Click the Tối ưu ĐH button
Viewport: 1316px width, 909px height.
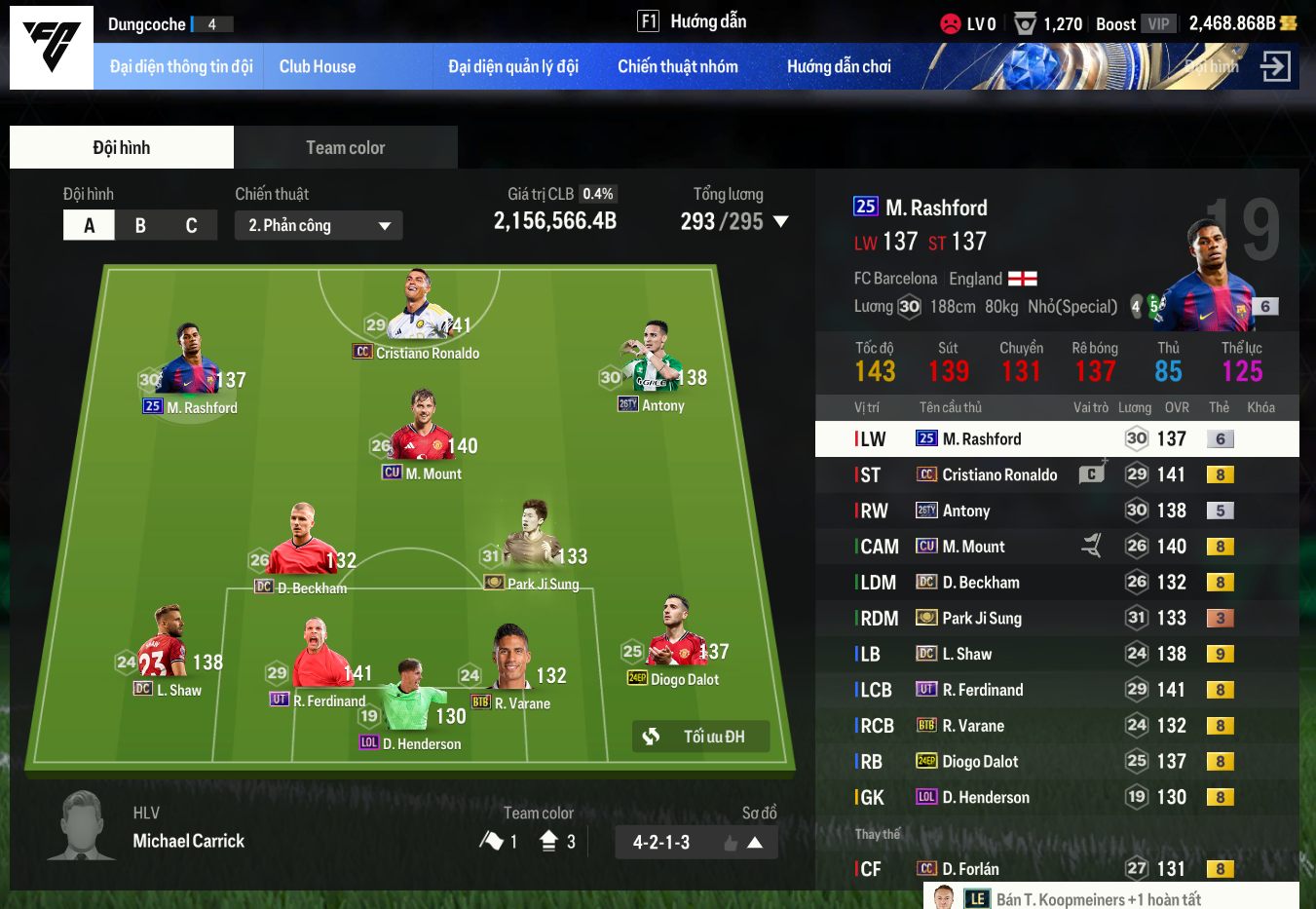701,737
